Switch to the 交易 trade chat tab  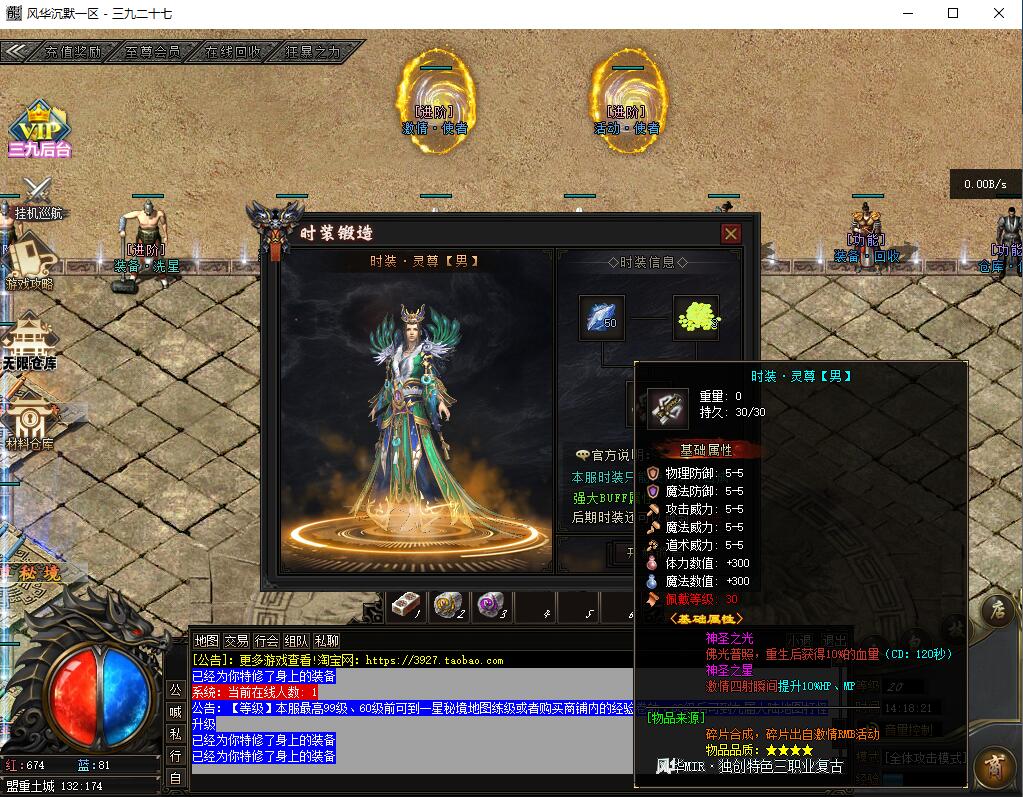pyautogui.click(x=236, y=641)
